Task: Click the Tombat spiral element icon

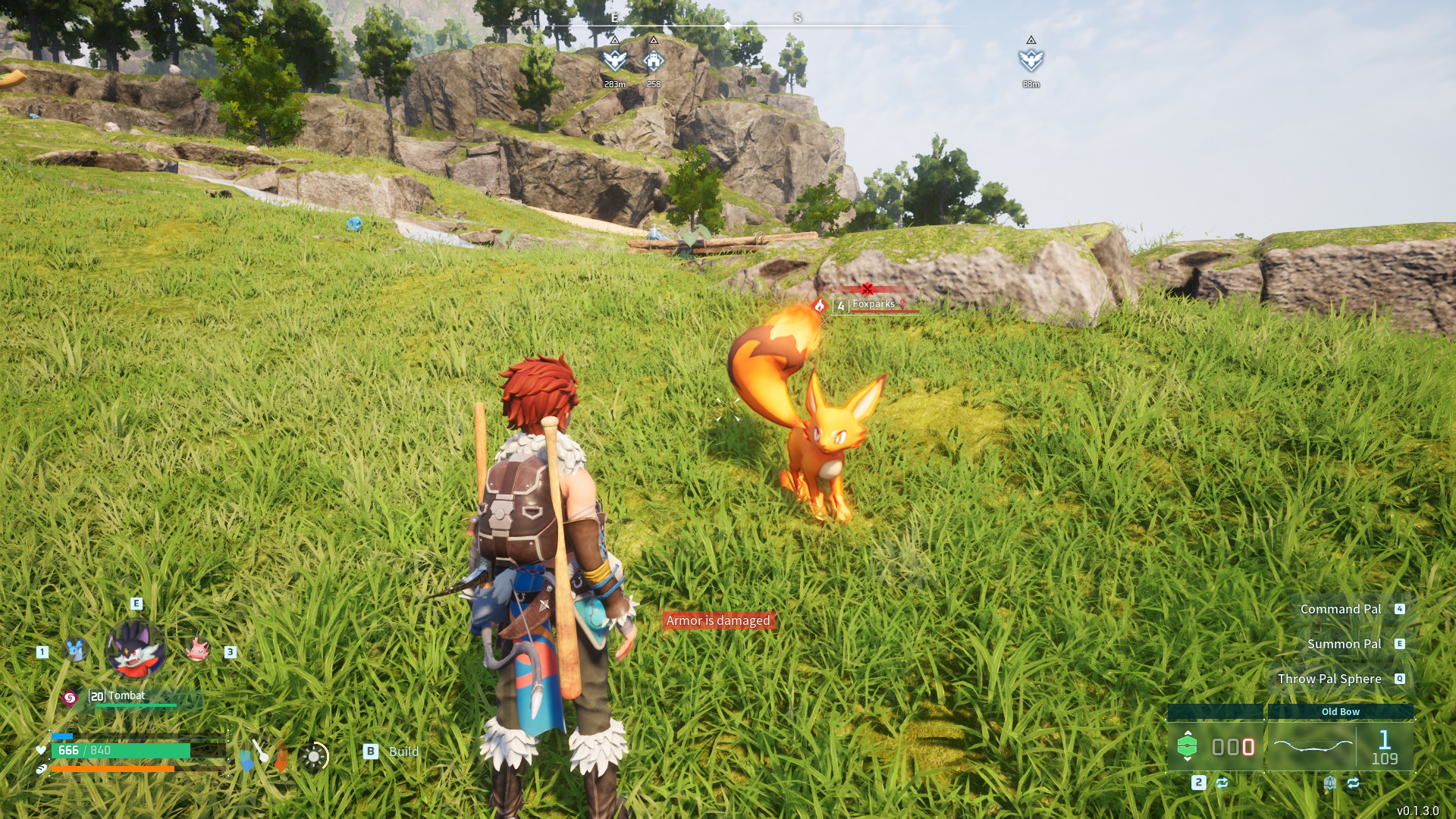Action: click(x=70, y=698)
